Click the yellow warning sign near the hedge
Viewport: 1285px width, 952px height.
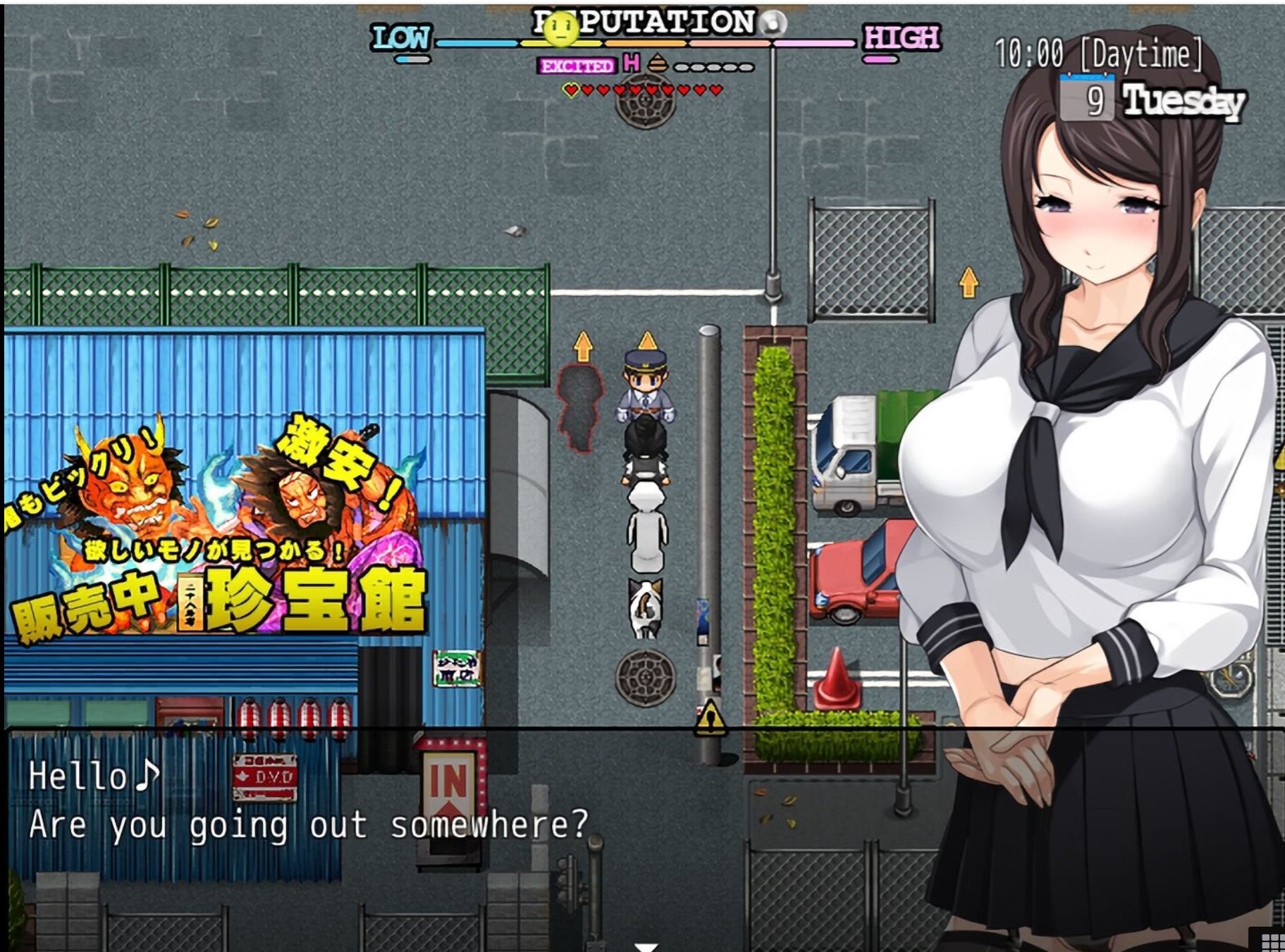click(x=712, y=717)
